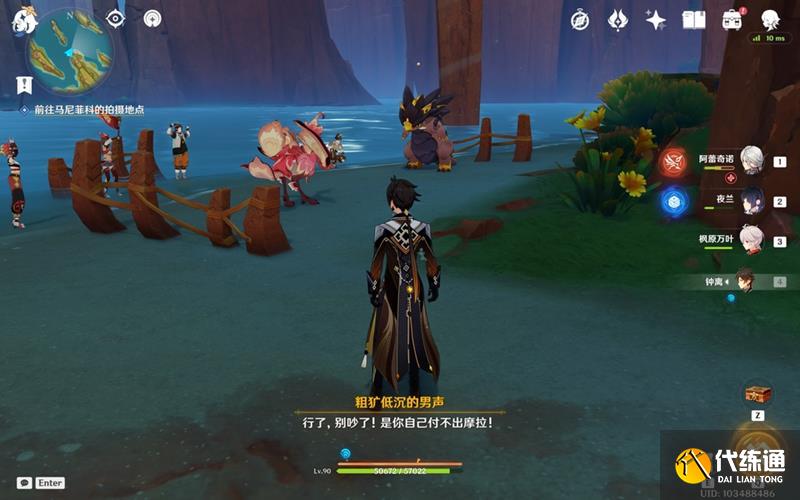Use the treasure chest gadget icon
This screenshot has width=800, height=500.
757,393
